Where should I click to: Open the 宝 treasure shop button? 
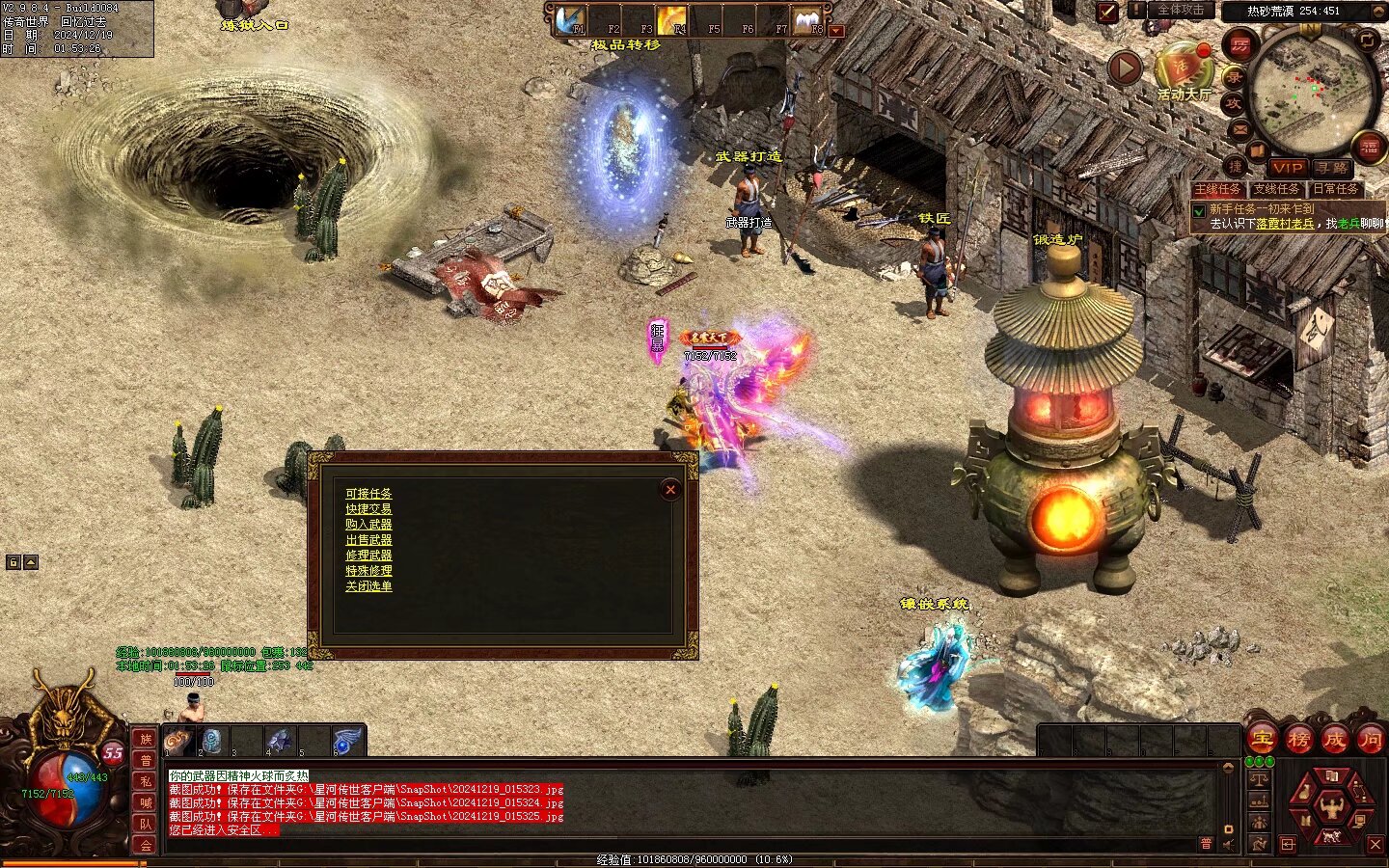[1261, 740]
